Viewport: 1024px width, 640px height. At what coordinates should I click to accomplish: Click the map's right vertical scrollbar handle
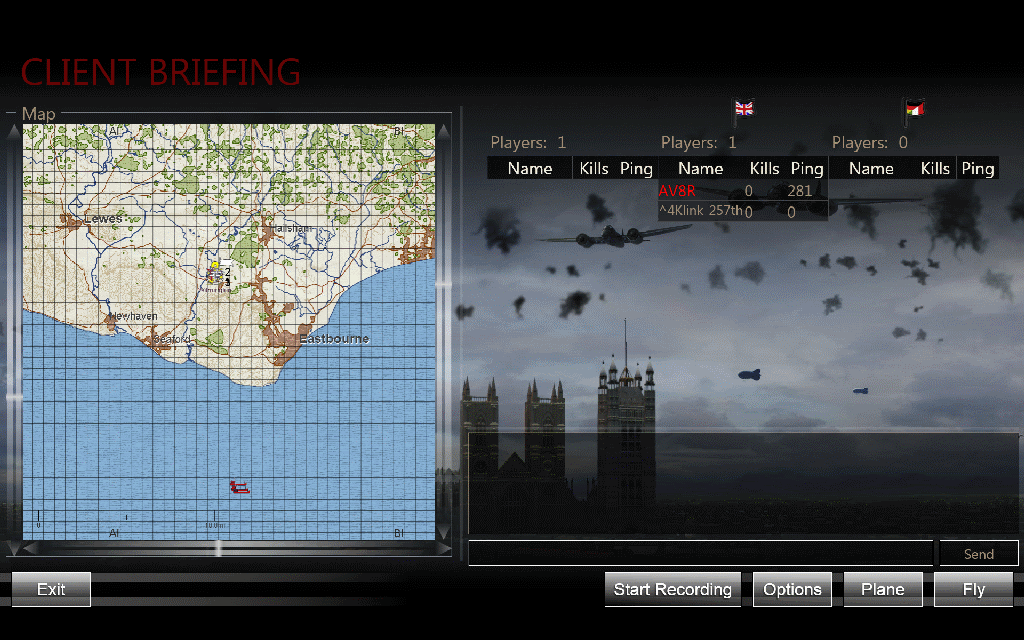pyautogui.click(x=443, y=284)
